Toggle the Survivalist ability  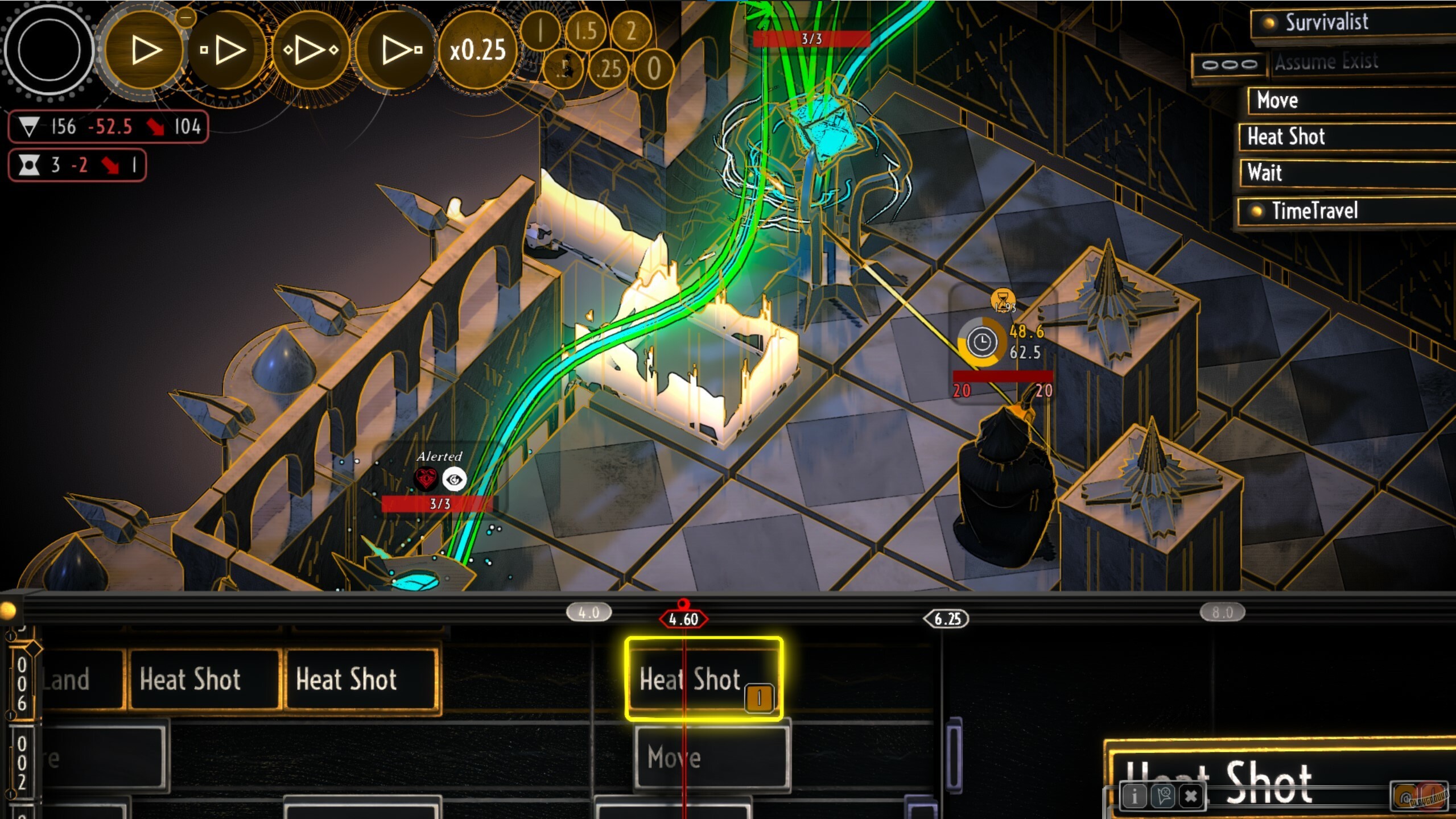coord(1268,22)
